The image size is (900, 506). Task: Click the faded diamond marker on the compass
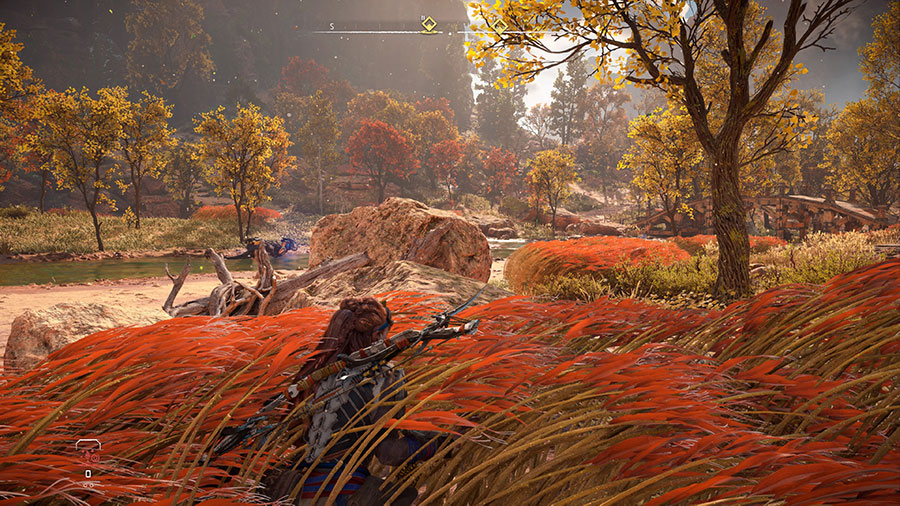[498, 25]
